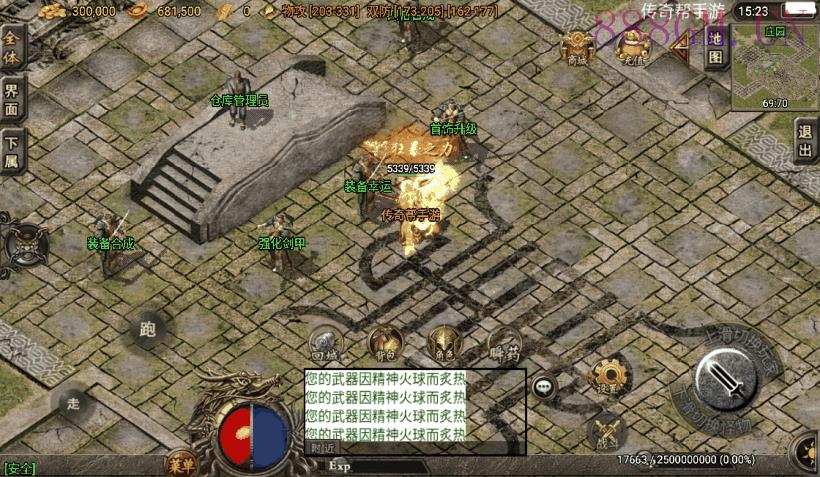Select the 全体 tab
This screenshot has width=820, height=477.
click(x=12, y=49)
